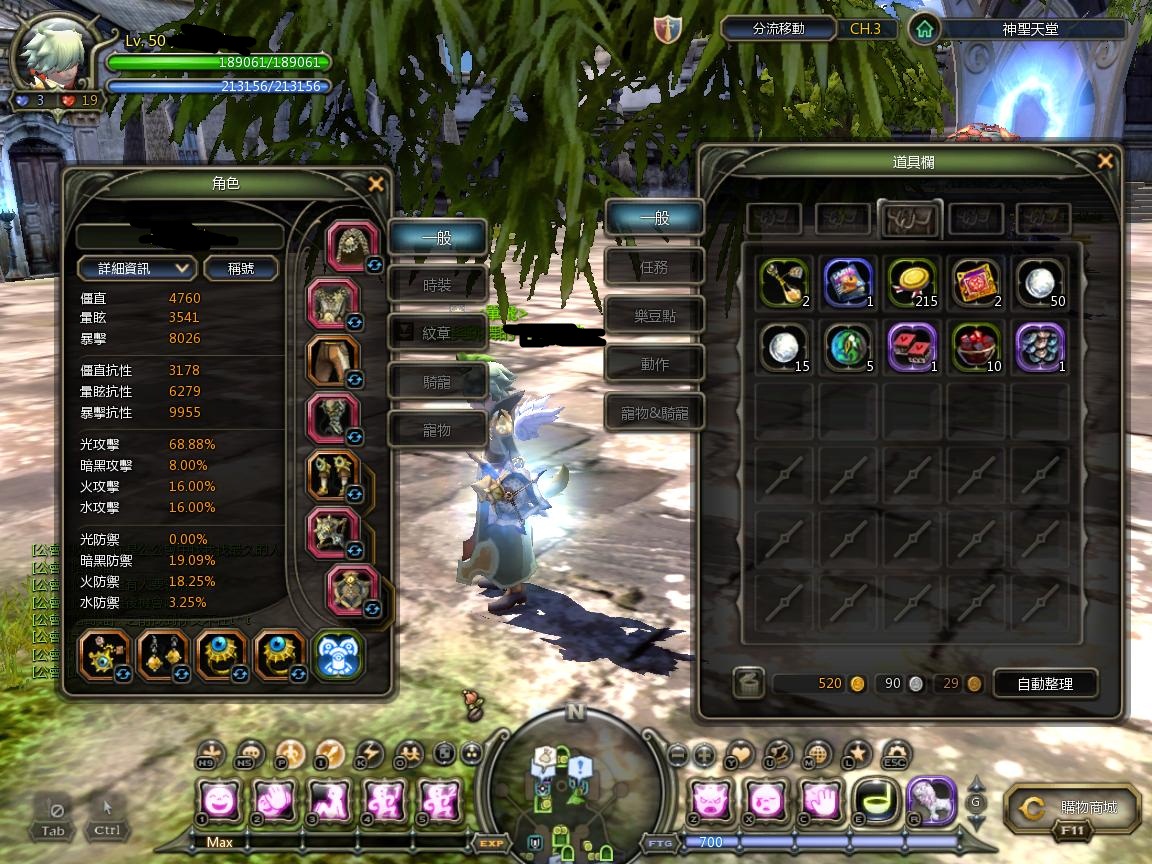Select the gold coin item stack of 215
Viewport: 1152px width, 864px height.
tap(910, 283)
